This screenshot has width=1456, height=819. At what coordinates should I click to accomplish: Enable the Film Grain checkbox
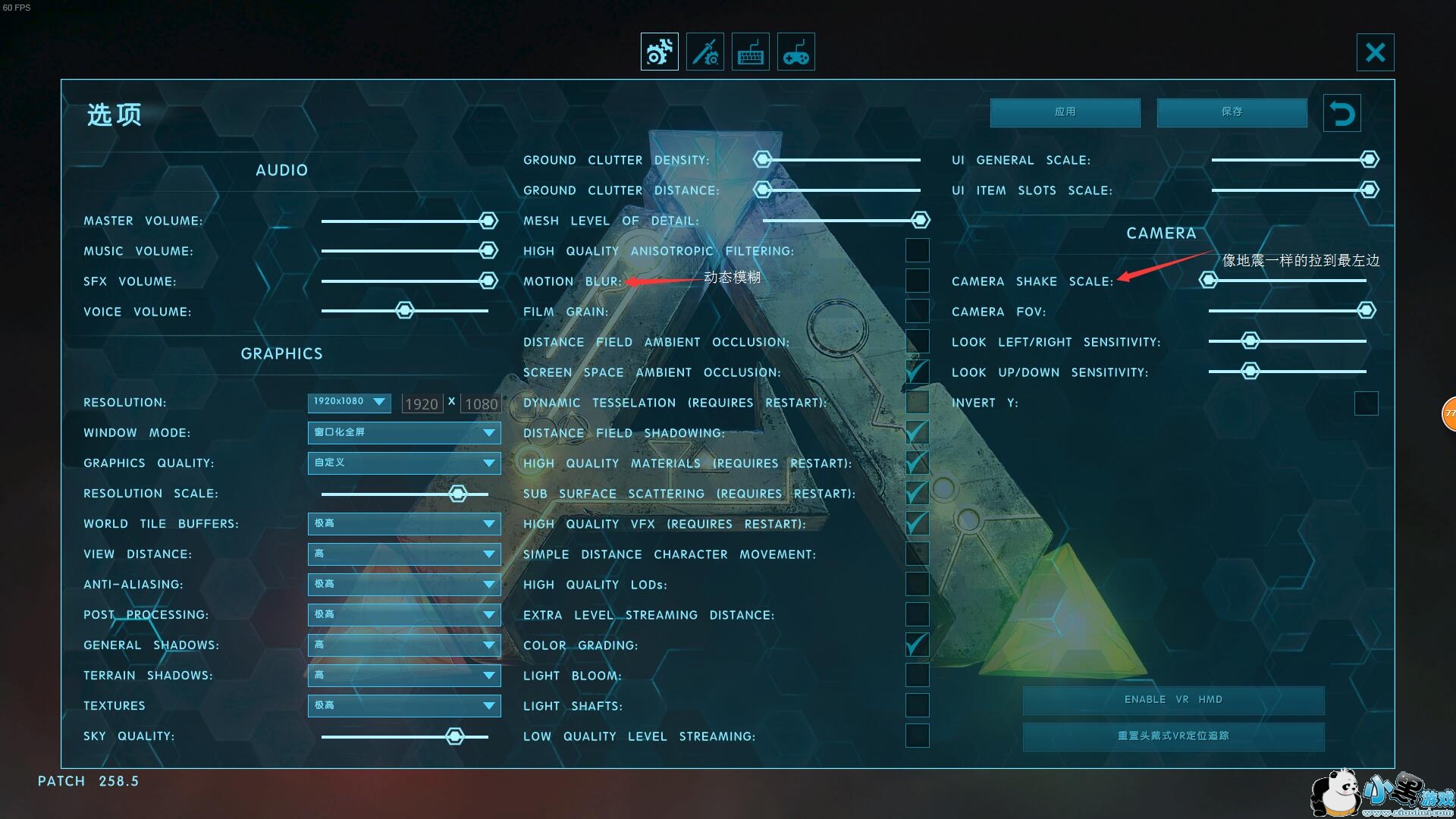point(917,311)
